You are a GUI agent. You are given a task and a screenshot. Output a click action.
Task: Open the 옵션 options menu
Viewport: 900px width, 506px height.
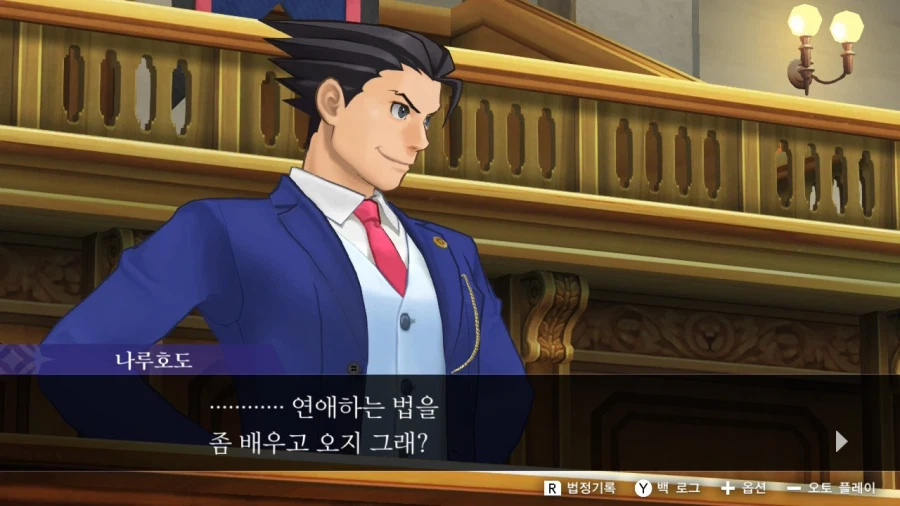coord(743,488)
